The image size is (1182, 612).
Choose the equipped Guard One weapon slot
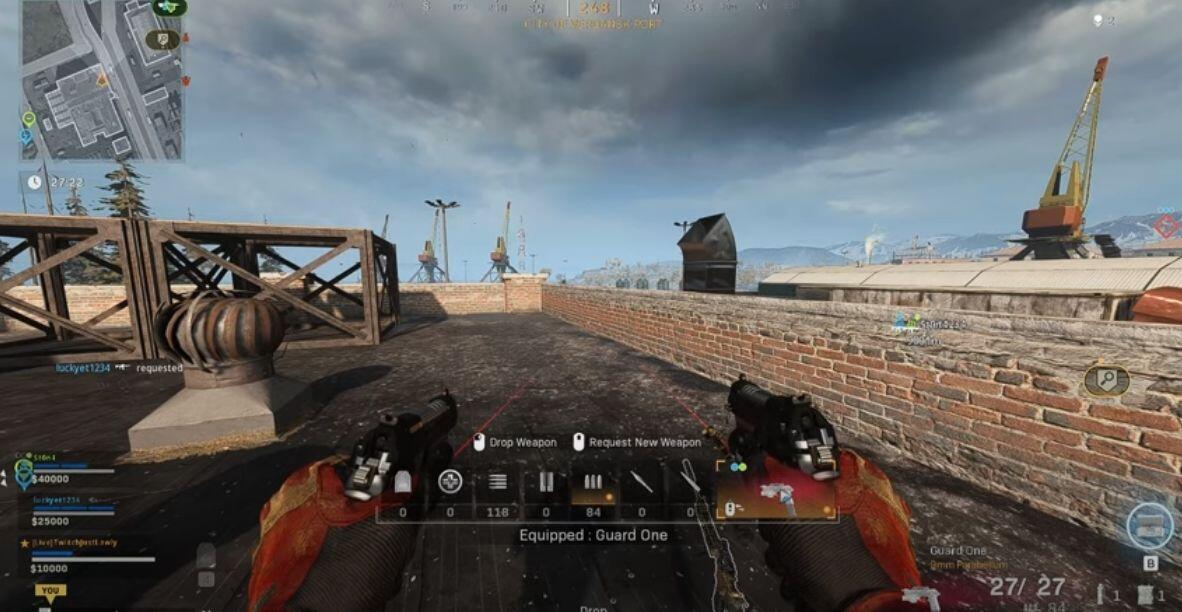pos(776,490)
